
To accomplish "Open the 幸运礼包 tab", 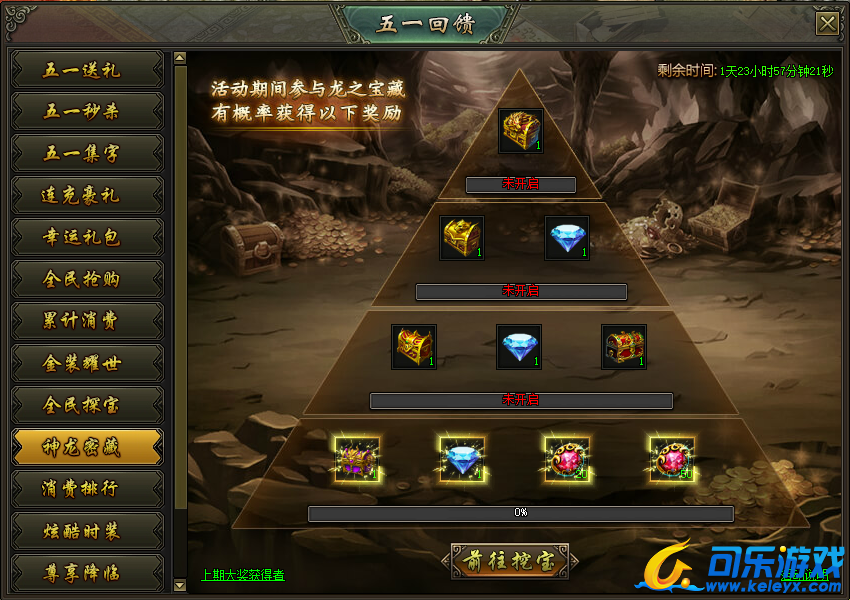I will [87, 238].
